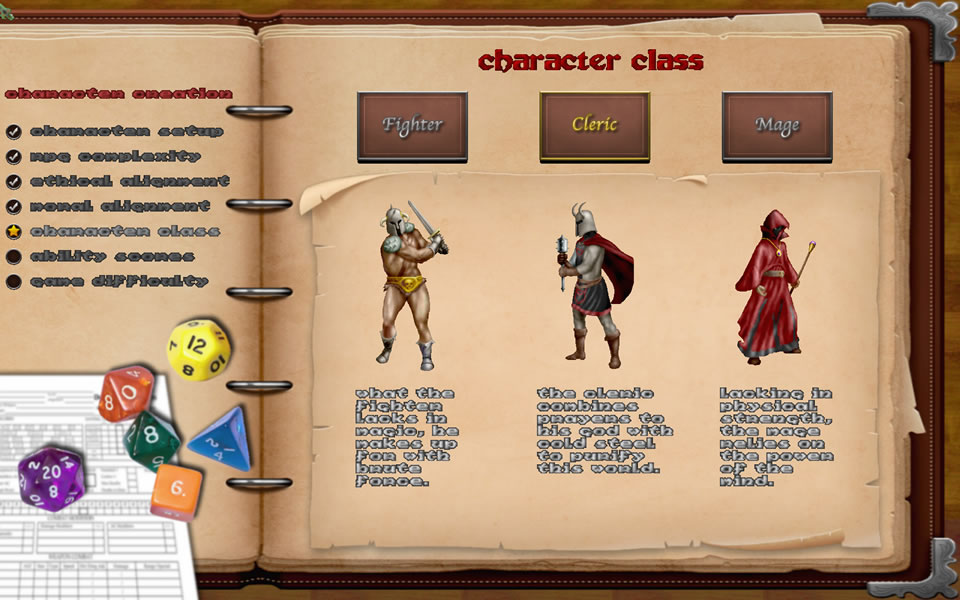The image size is (960, 600).
Task: Open the Game Difficulty step
Action: click(x=118, y=281)
